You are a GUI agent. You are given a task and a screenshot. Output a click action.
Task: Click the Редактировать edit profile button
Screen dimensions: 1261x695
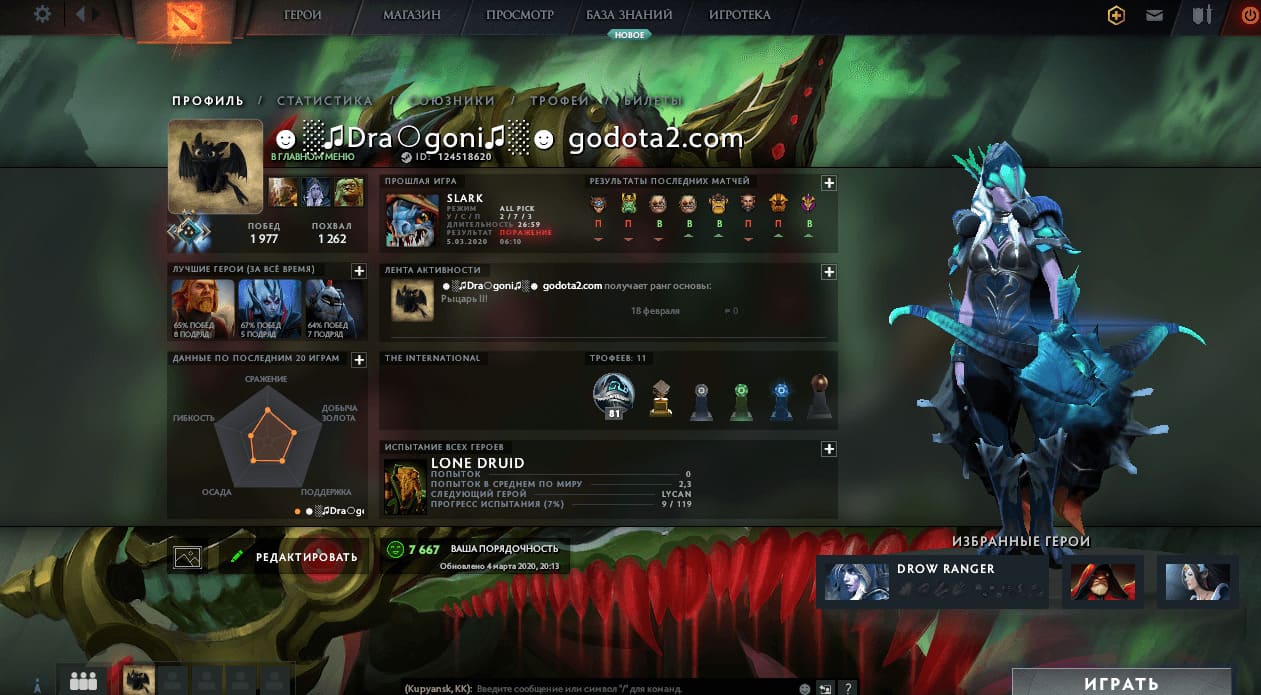pos(294,557)
